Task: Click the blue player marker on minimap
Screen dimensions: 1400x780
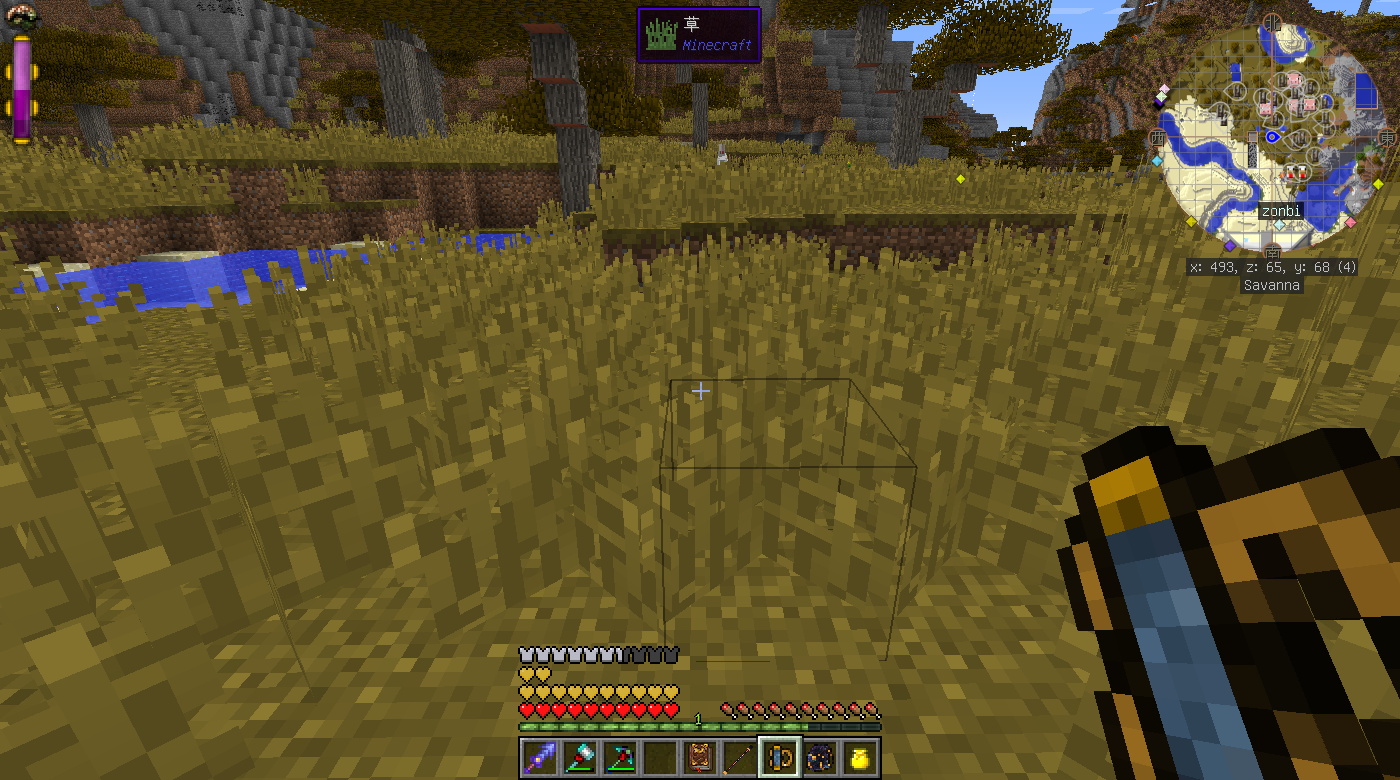Action: 1272,136
